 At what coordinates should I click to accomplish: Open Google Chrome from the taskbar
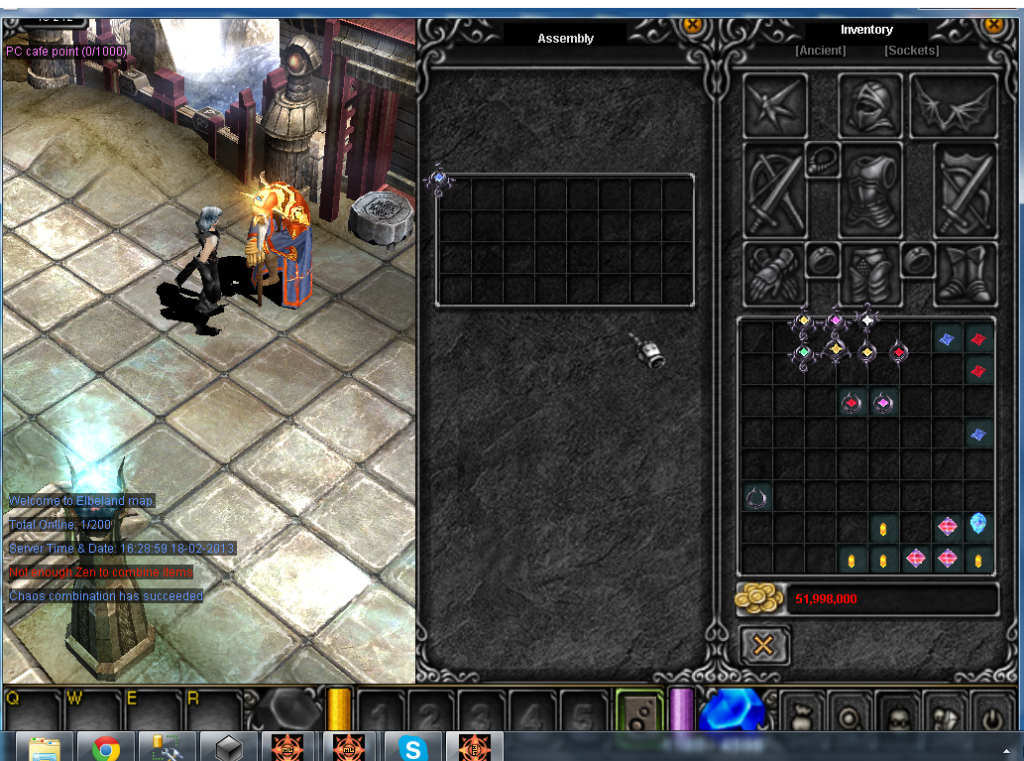point(107,747)
